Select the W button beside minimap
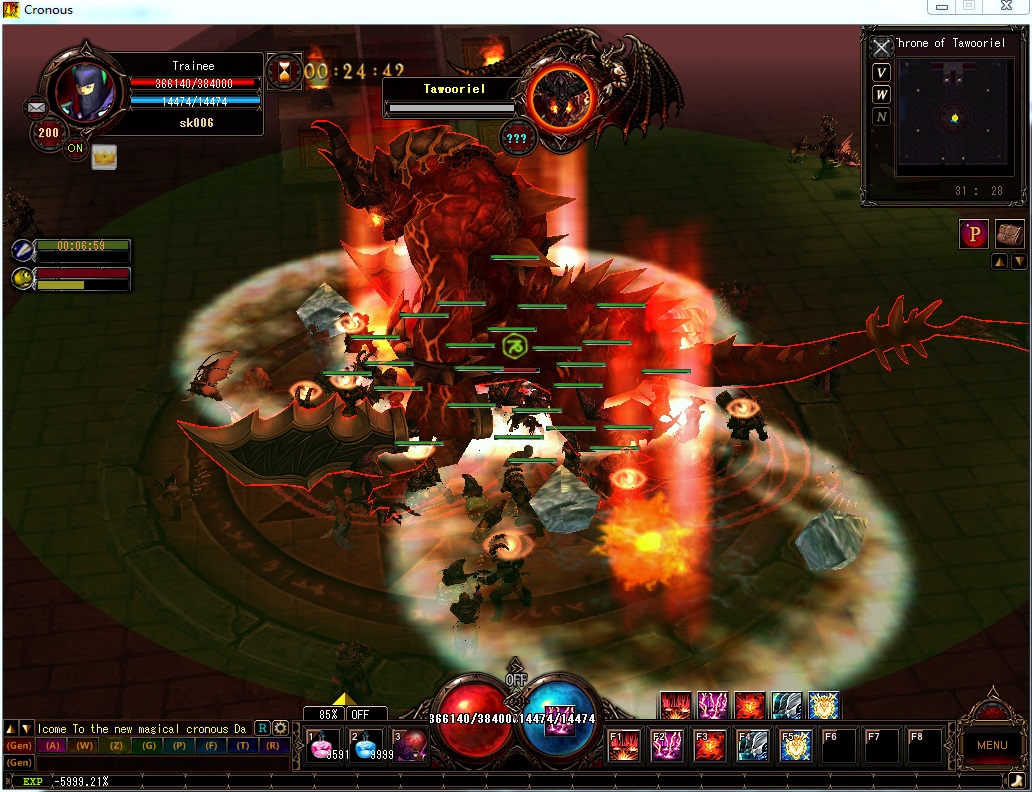Image resolution: width=1032 pixels, height=792 pixels. pyautogui.click(x=881, y=94)
